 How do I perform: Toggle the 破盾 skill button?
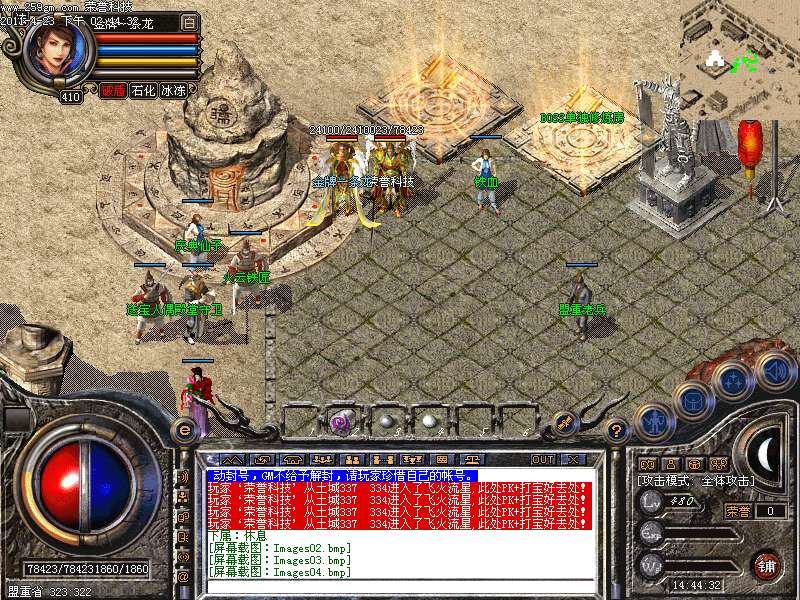[112, 90]
